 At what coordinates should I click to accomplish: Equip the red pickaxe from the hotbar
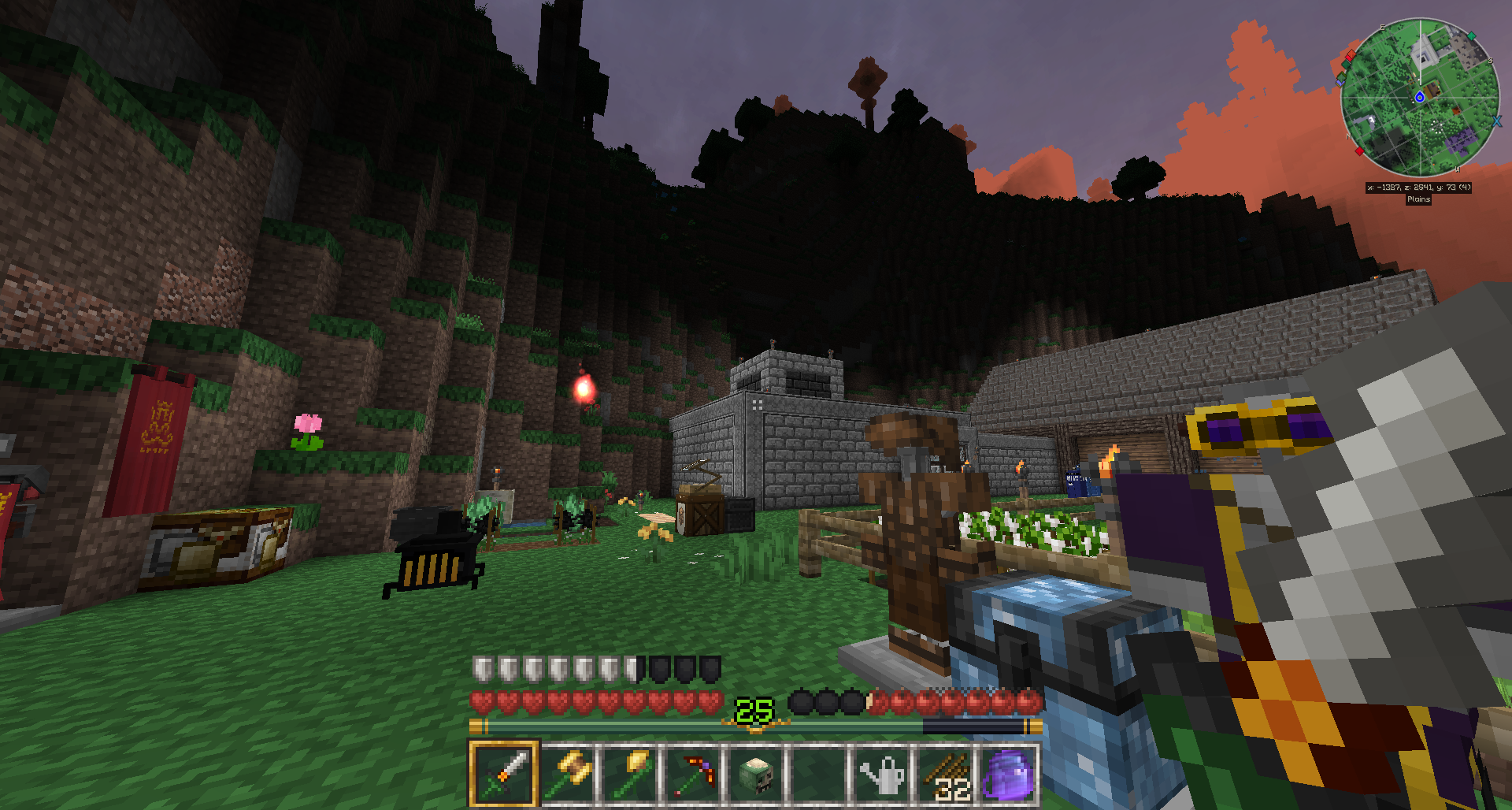pyautogui.click(x=693, y=774)
